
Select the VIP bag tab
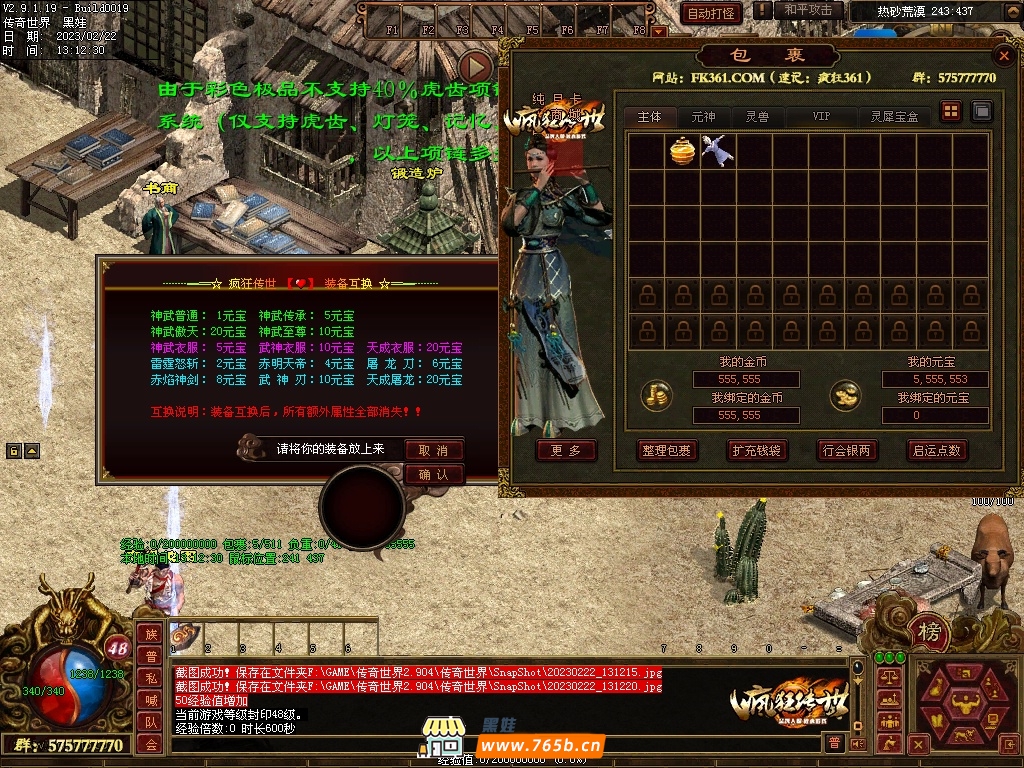(x=821, y=117)
